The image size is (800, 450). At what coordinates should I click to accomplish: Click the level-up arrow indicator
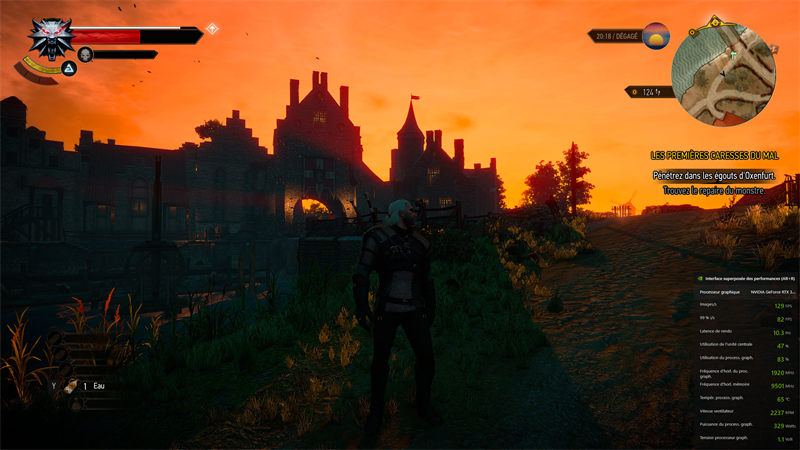pos(212,29)
